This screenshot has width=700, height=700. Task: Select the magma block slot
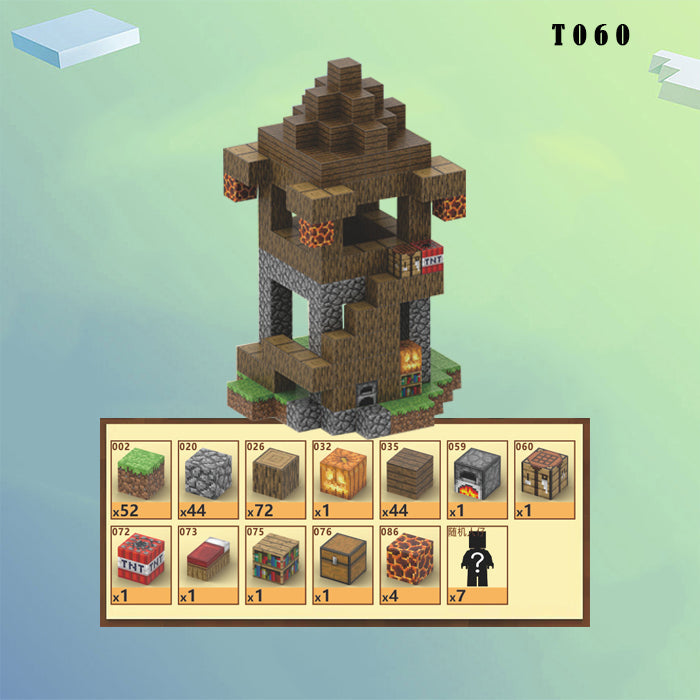click(x=409, y=563)
